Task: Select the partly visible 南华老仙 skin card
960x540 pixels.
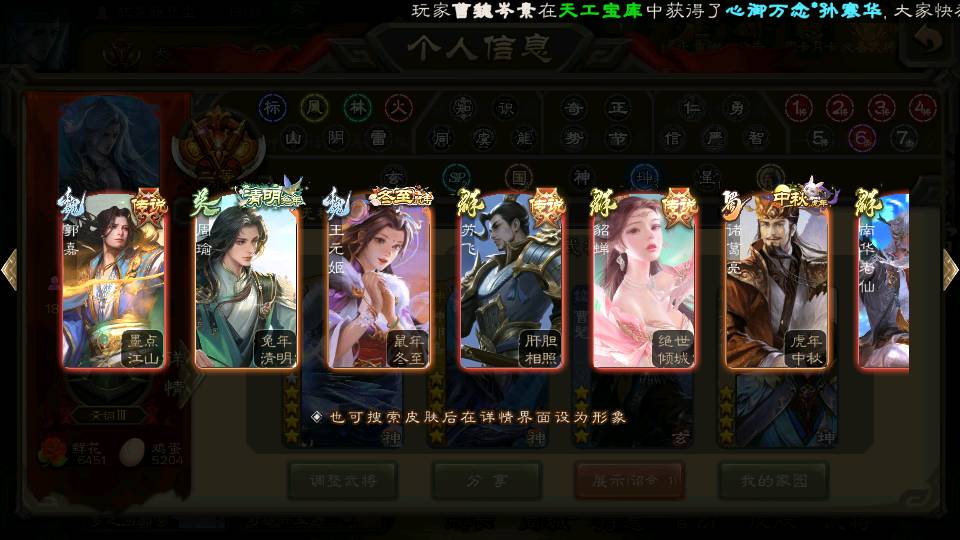Action: (884, 282)
